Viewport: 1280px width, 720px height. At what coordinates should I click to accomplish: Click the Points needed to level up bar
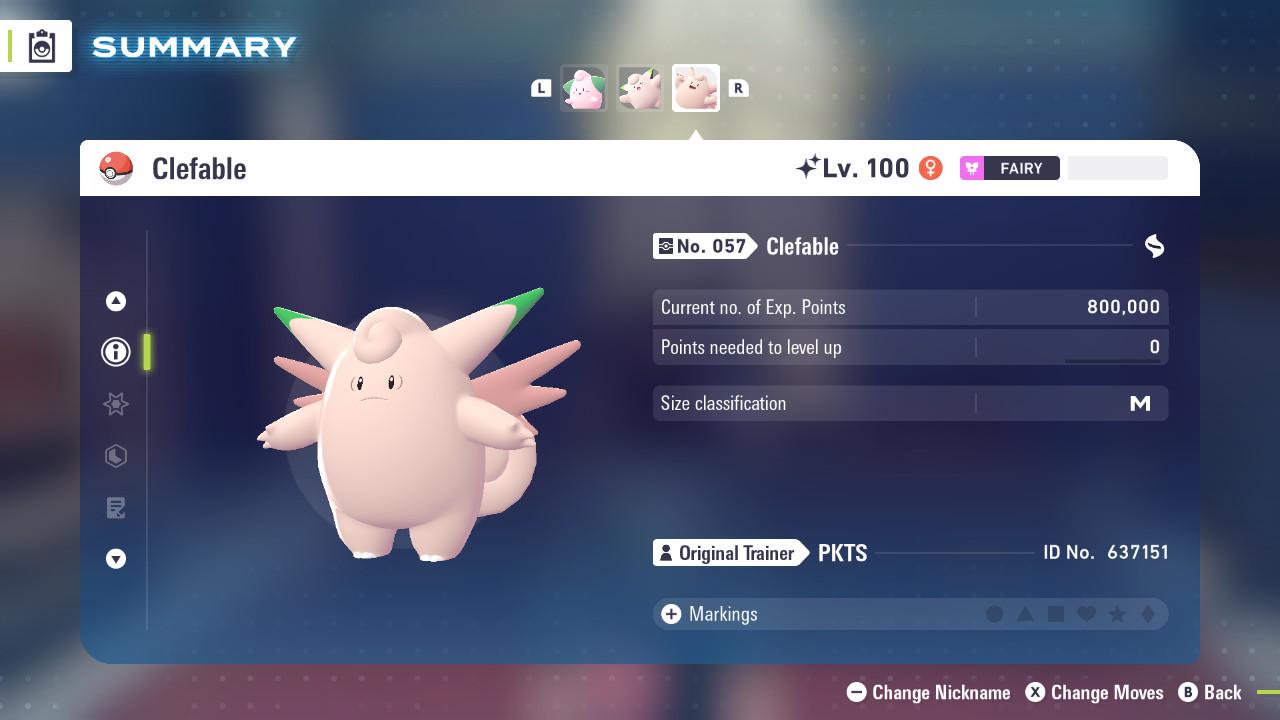(910, 347)
